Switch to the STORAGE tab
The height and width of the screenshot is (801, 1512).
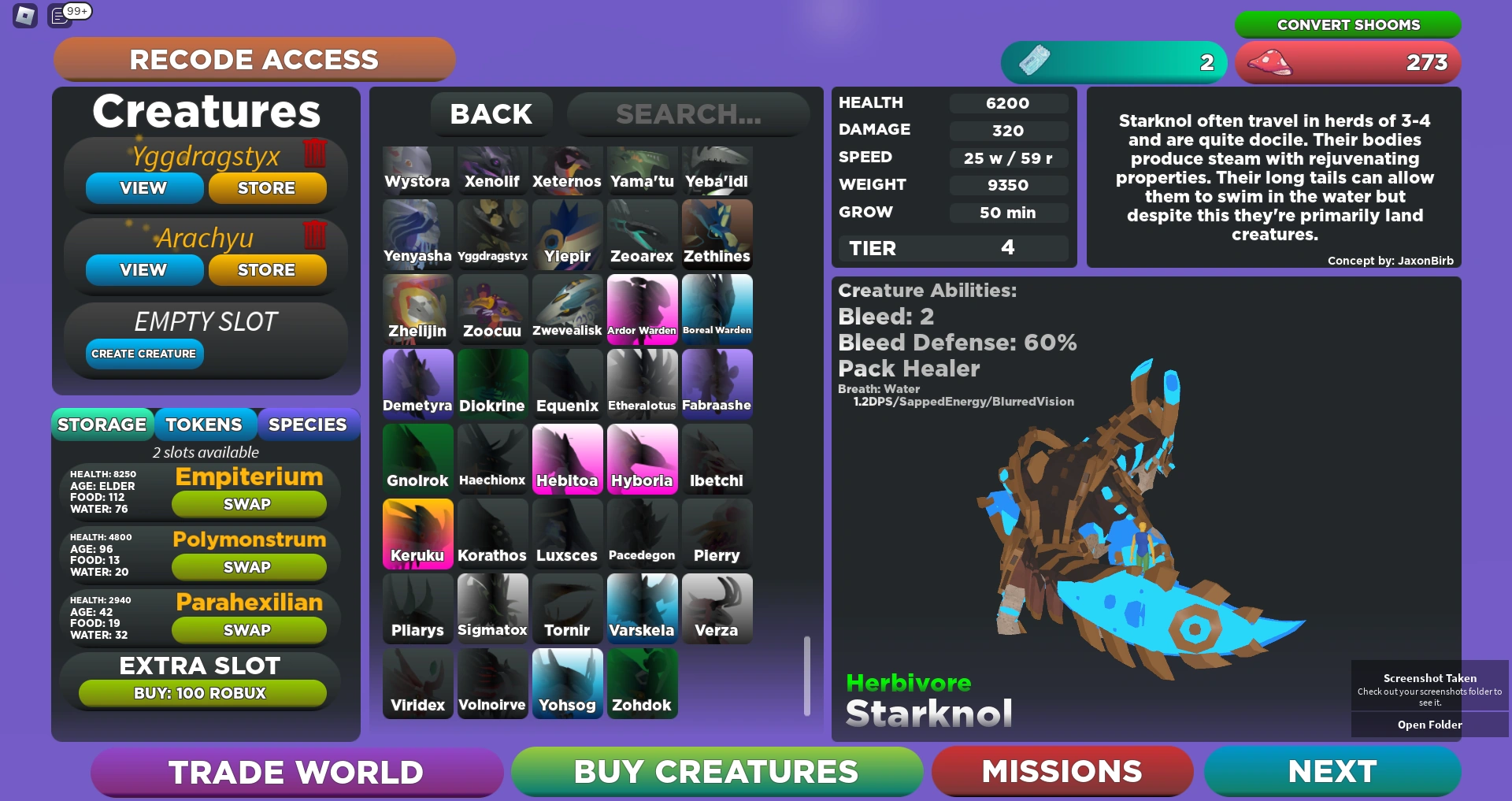coord(102,424)
